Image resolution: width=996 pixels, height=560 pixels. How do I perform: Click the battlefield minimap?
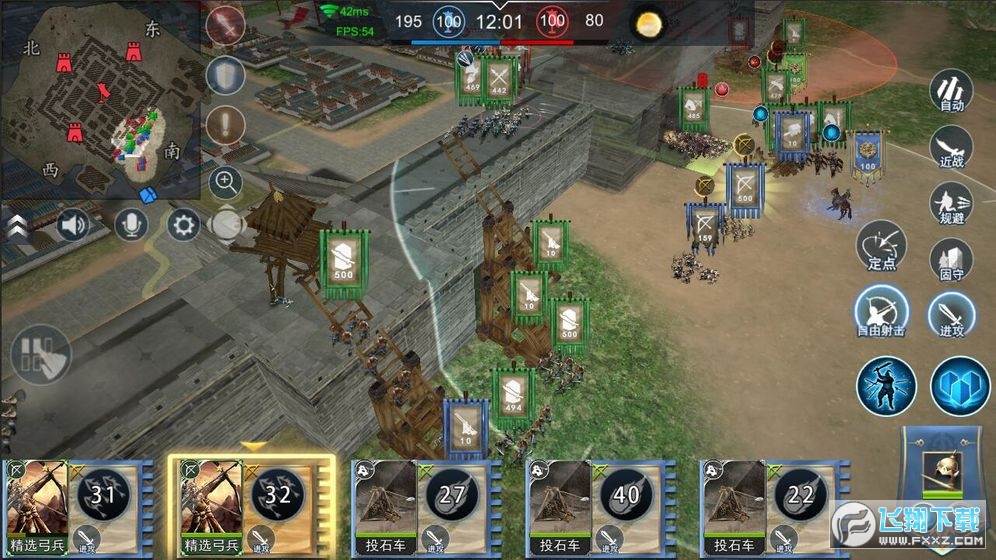100,100
